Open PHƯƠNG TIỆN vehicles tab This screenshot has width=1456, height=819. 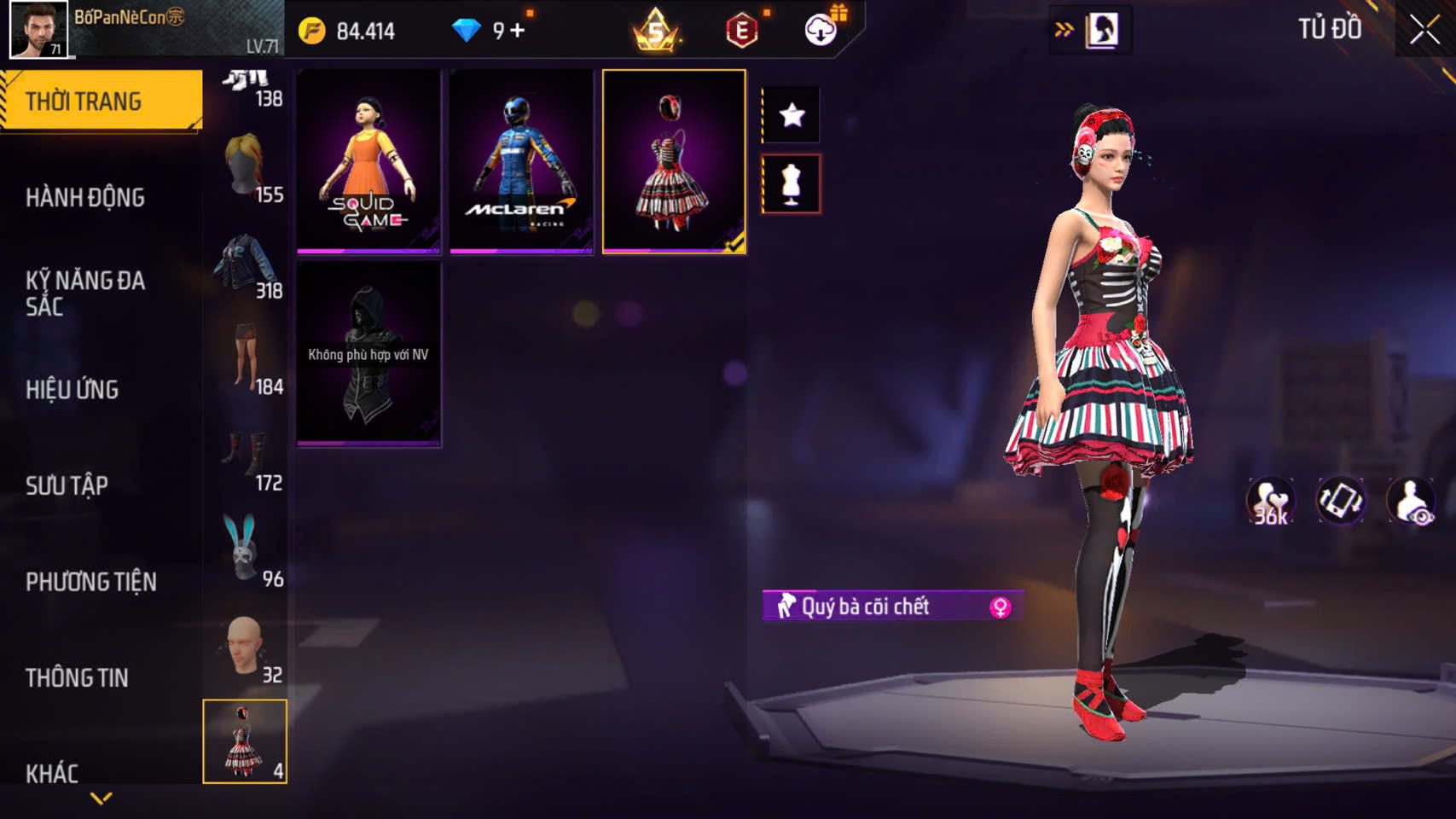(91, 582)
